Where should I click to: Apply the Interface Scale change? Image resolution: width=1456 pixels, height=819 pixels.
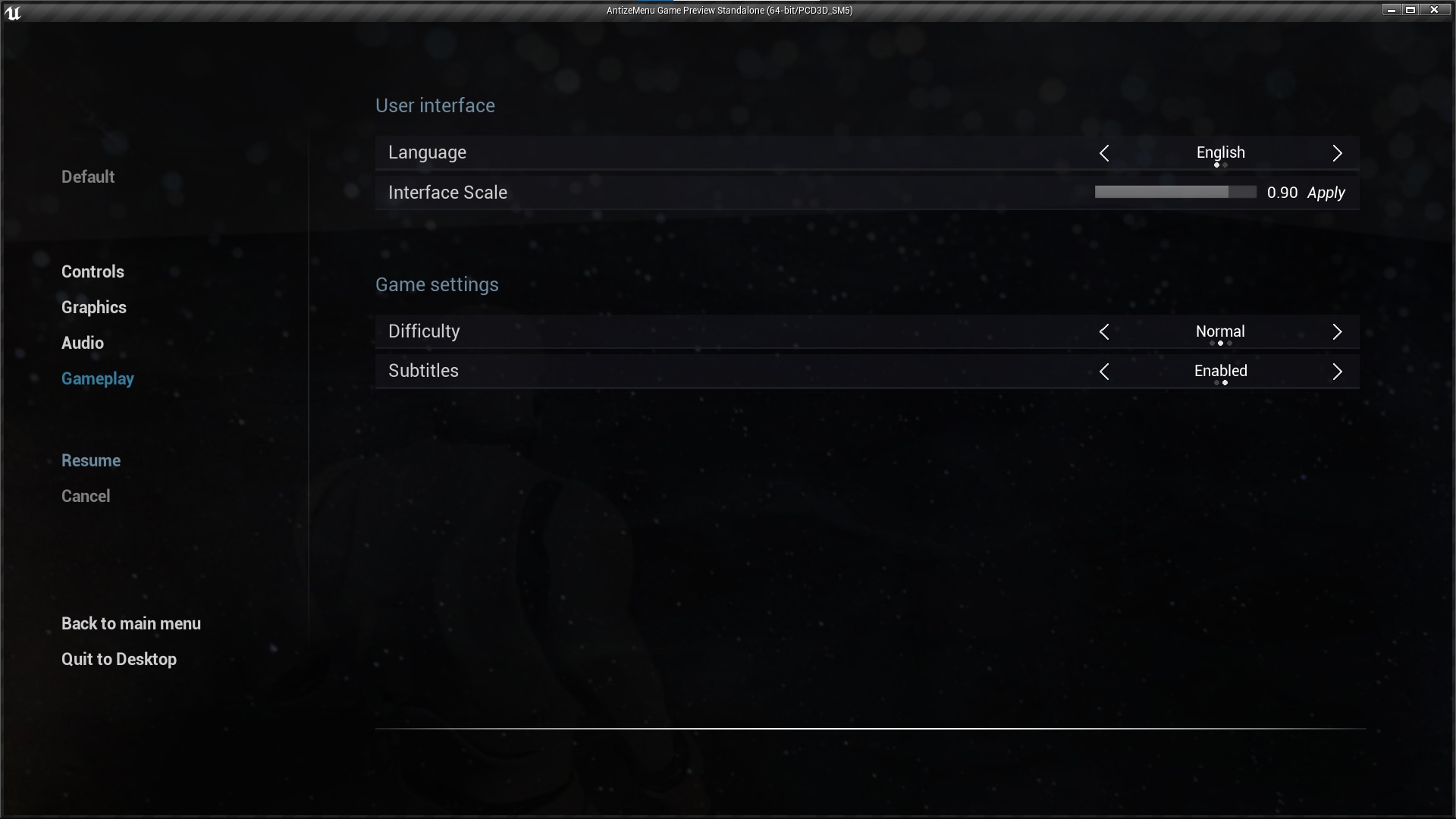point(1326,193)
